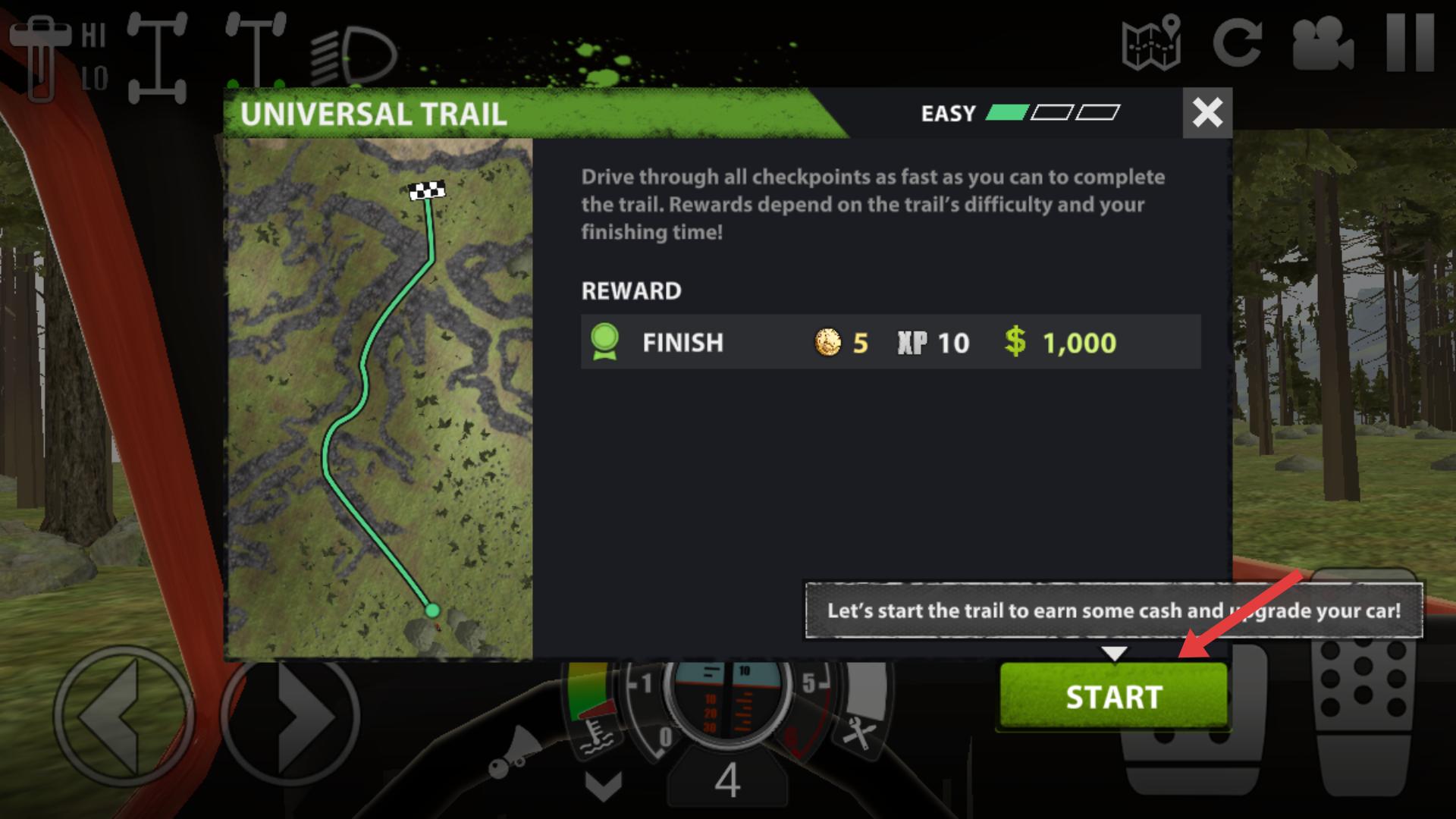Reset vehicle with the circular arrow icon
Image resolution: width=1456 pixels, height=819 pixels.
pos(1237,43)
